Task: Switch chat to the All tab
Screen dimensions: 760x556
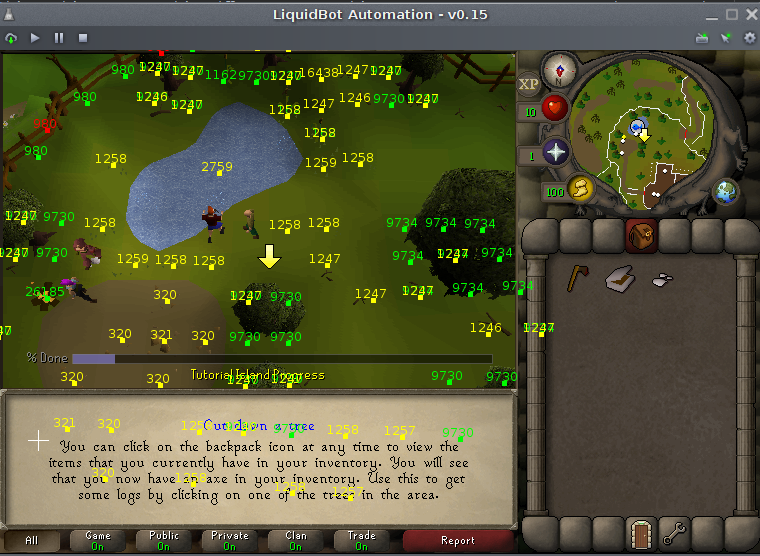Action: pos(32,540)
